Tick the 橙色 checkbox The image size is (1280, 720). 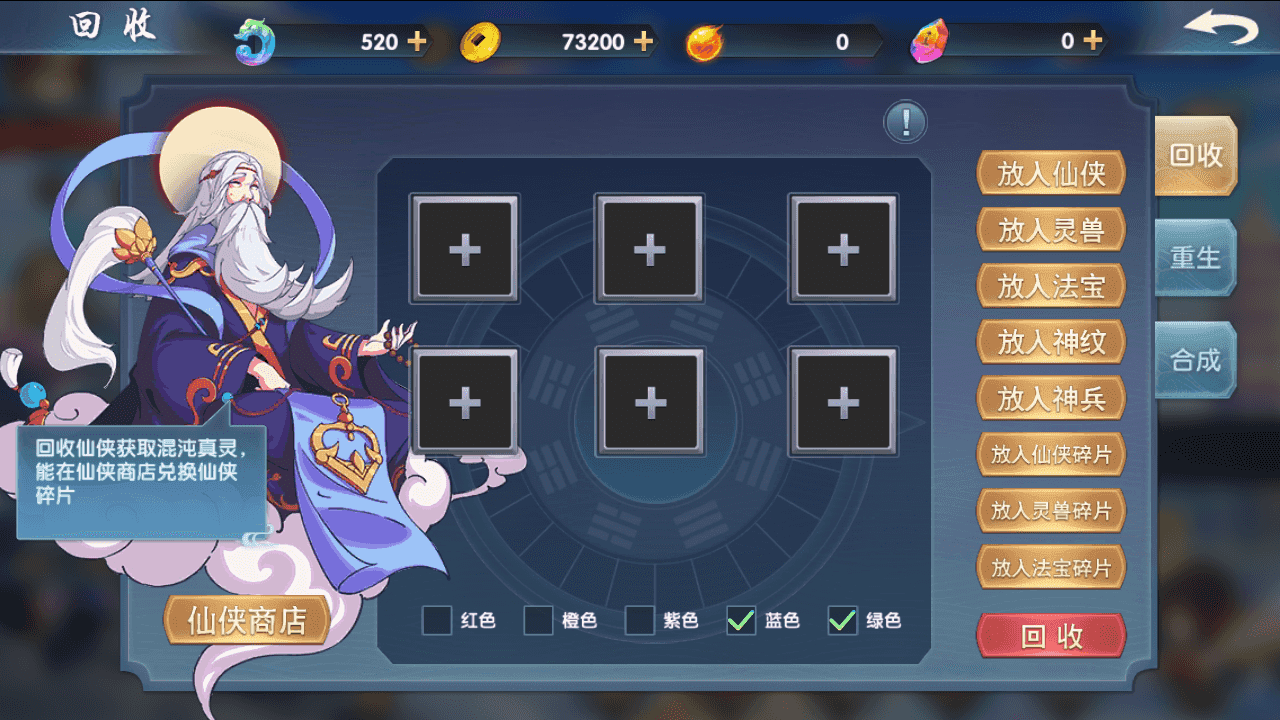point(539,620)
